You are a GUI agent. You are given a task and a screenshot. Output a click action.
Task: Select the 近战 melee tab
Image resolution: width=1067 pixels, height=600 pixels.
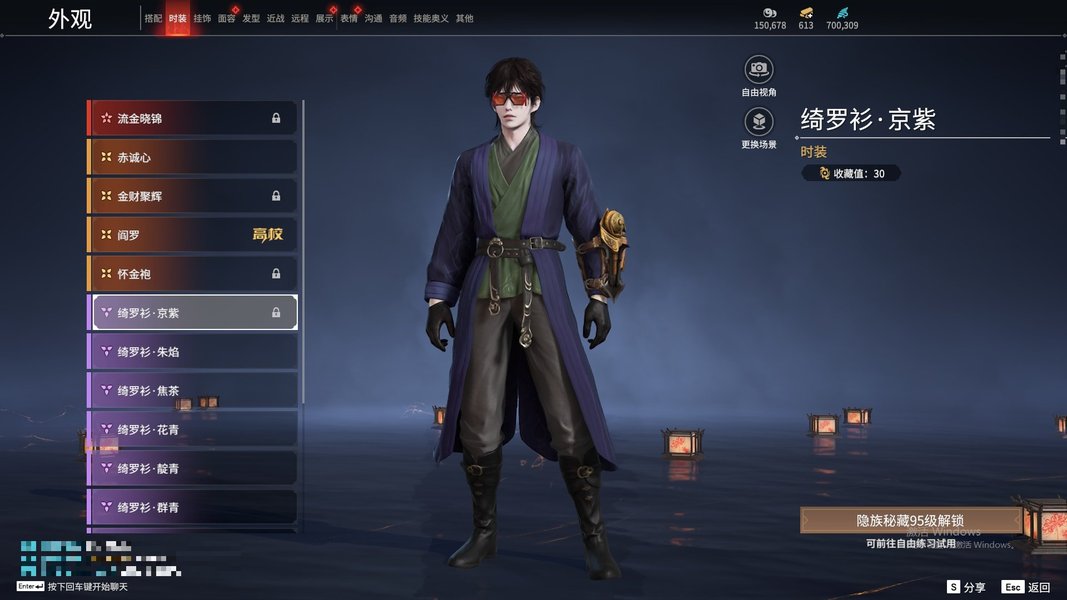[x=276, y=19]
